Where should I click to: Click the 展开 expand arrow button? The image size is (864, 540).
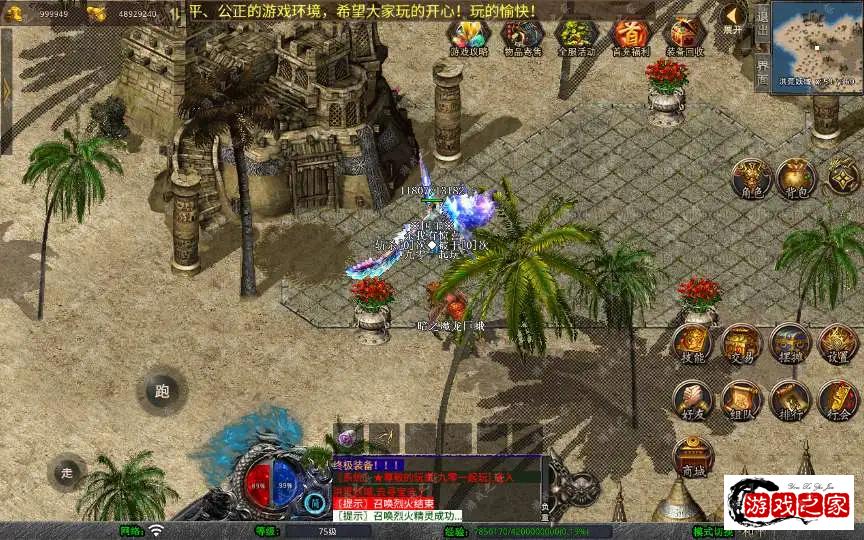(733, 18)
